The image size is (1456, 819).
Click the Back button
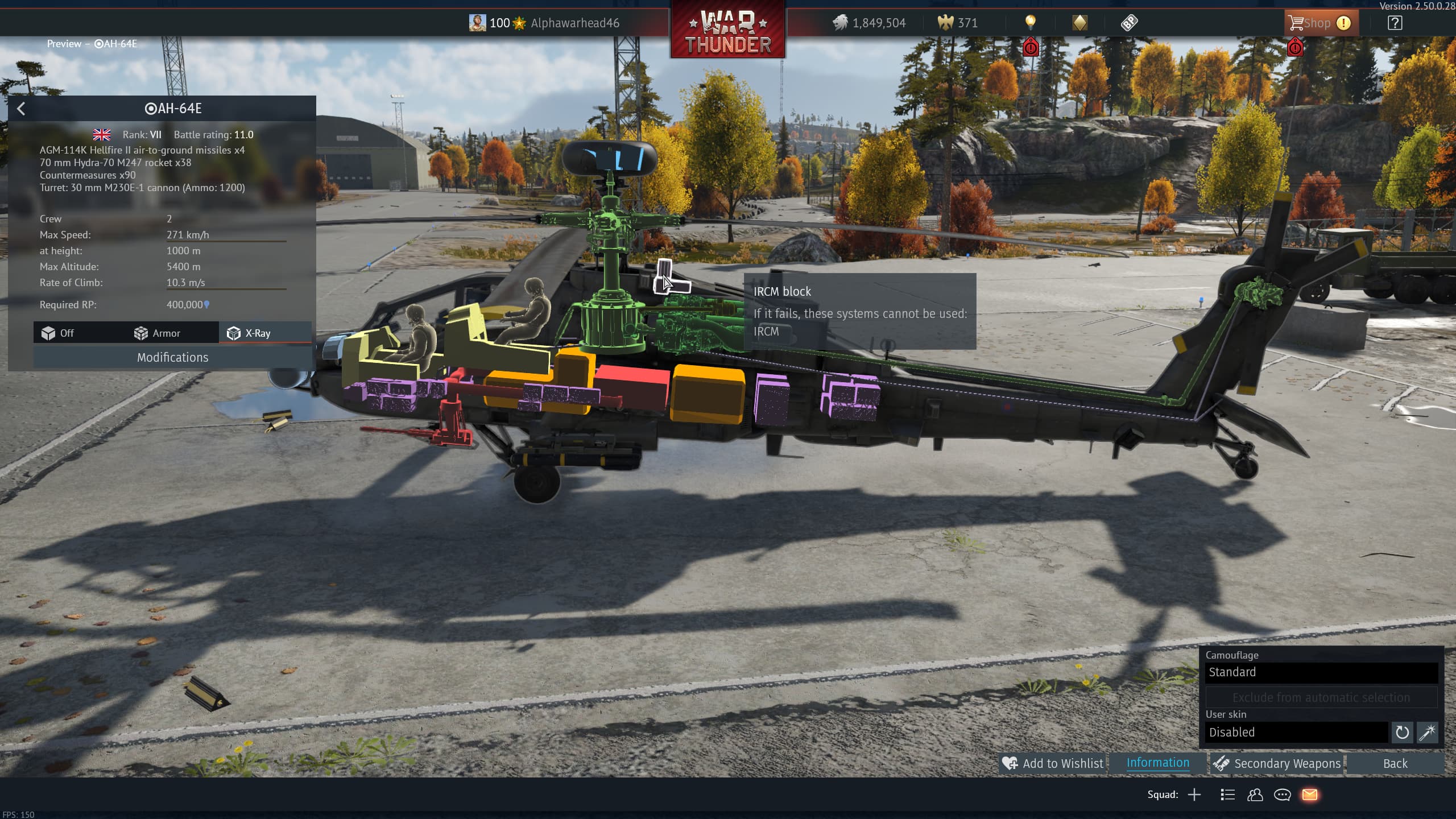(x=1395, y=763)
